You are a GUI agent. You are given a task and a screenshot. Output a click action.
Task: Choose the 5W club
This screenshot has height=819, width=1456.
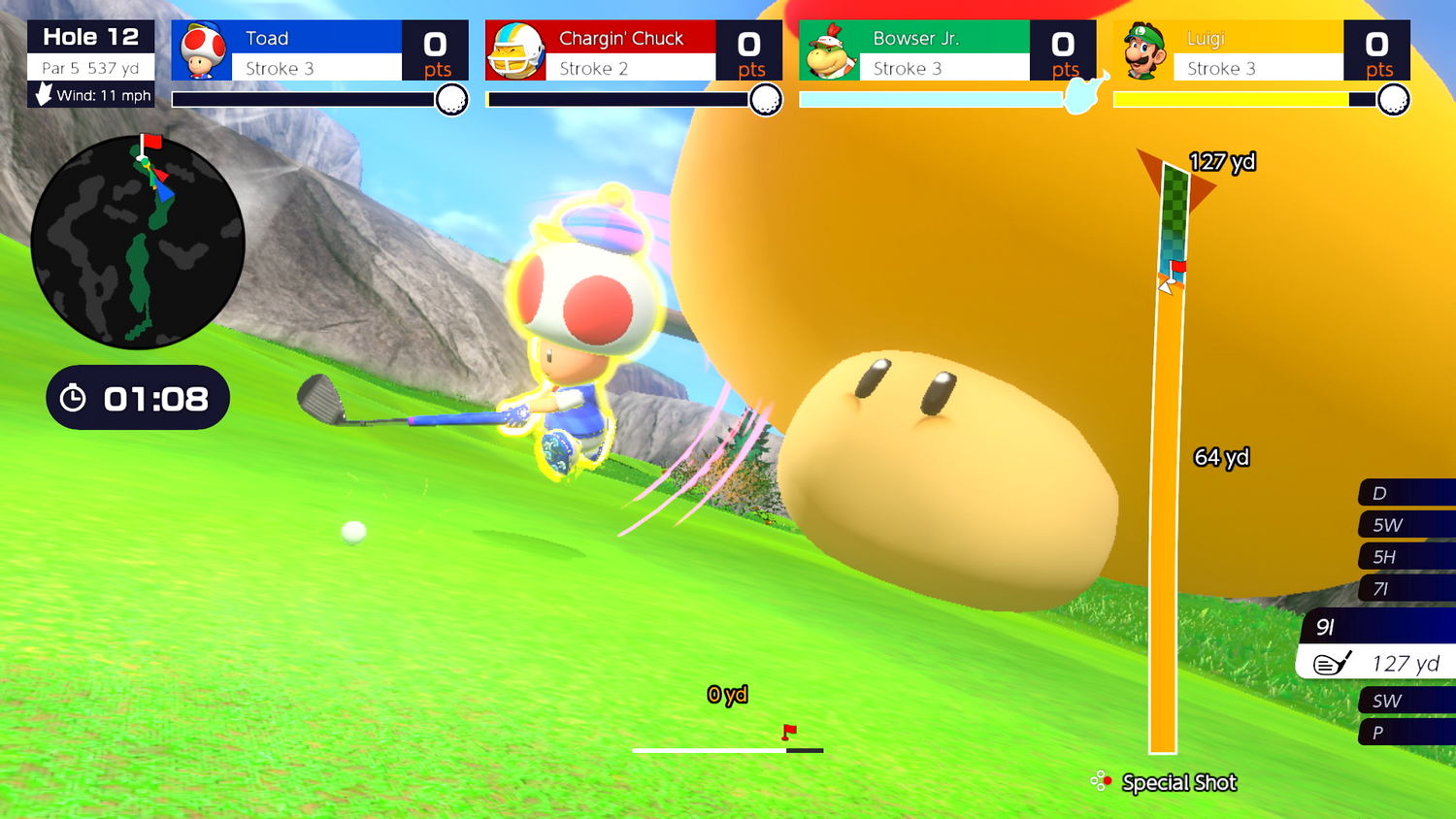1406,525
